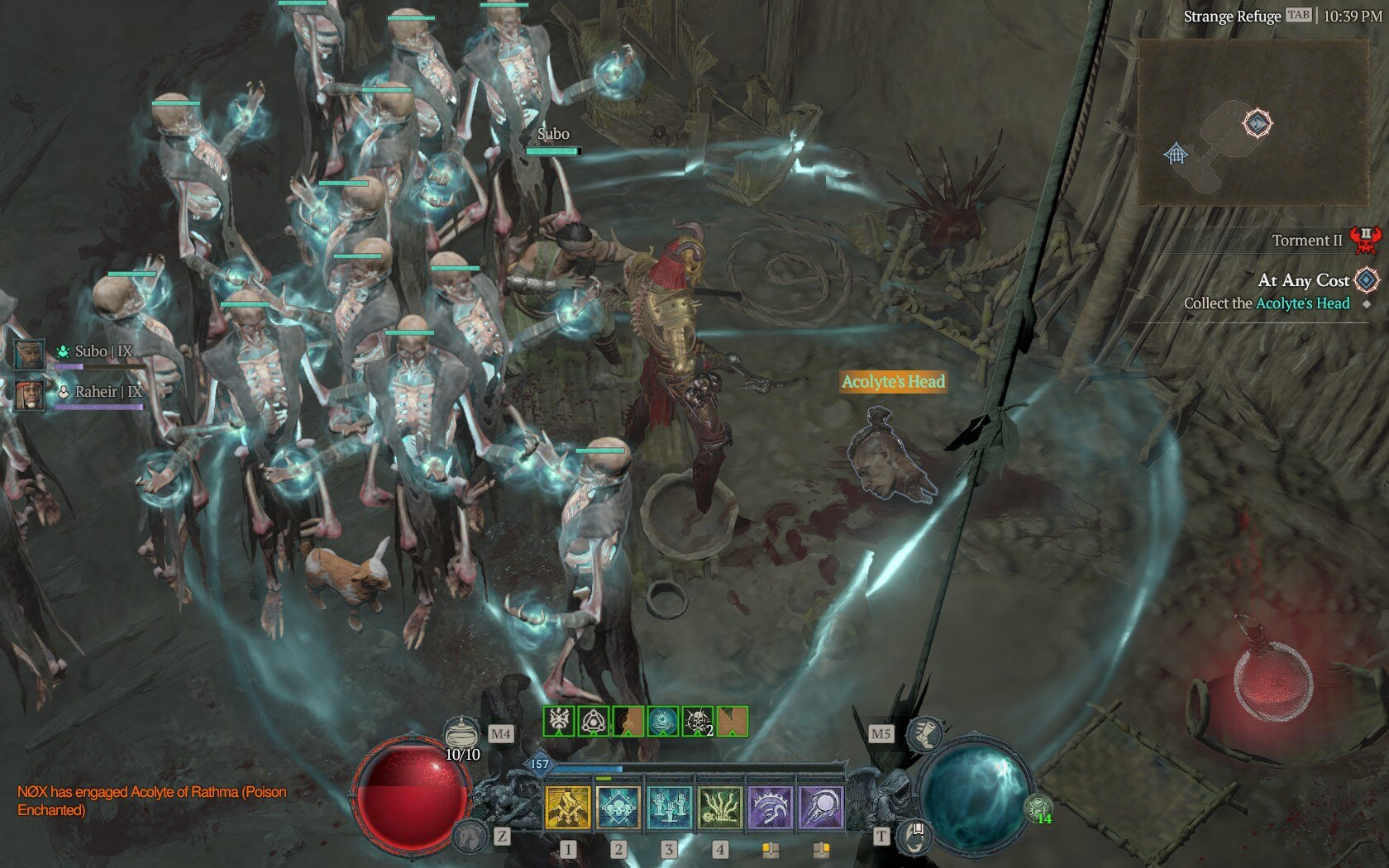Cast the raised skeletal hands skill

pos(669,807)
